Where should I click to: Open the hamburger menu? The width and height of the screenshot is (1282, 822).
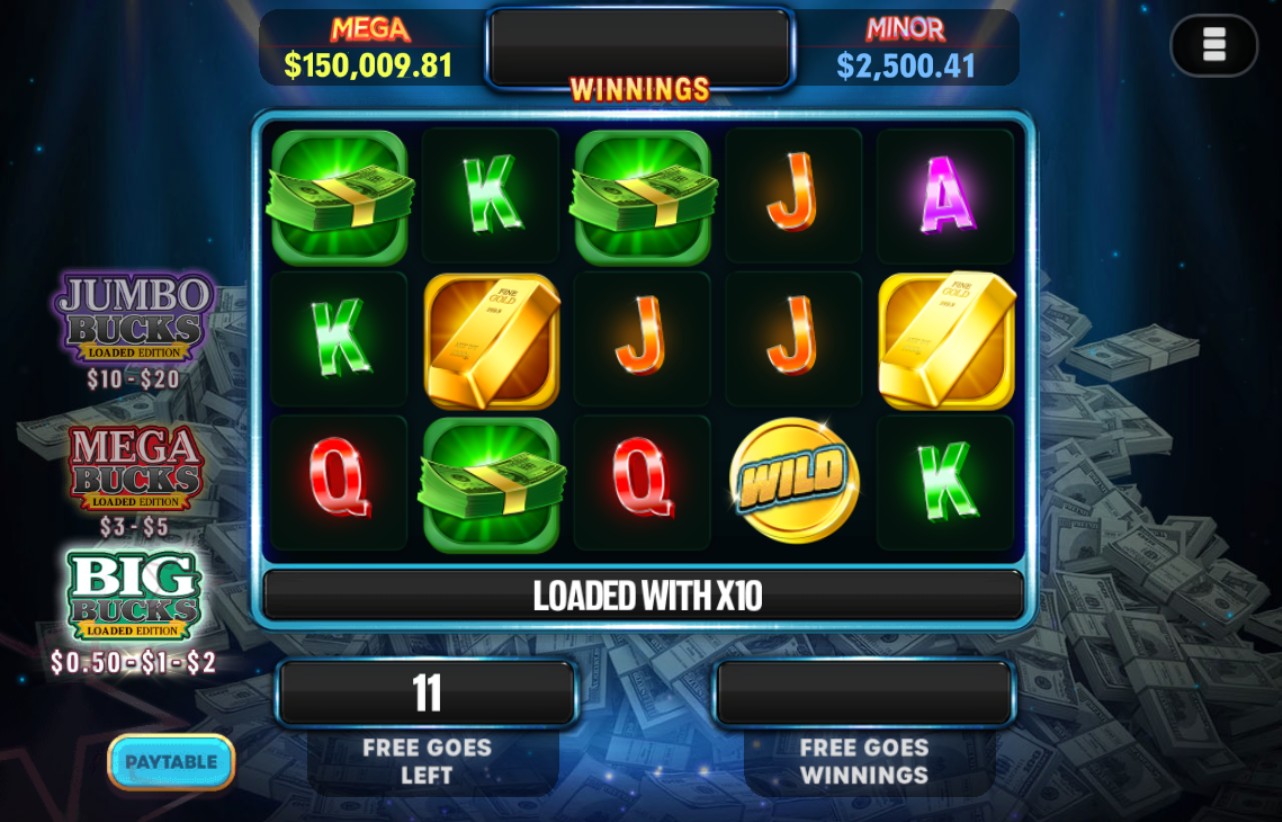1214,45
